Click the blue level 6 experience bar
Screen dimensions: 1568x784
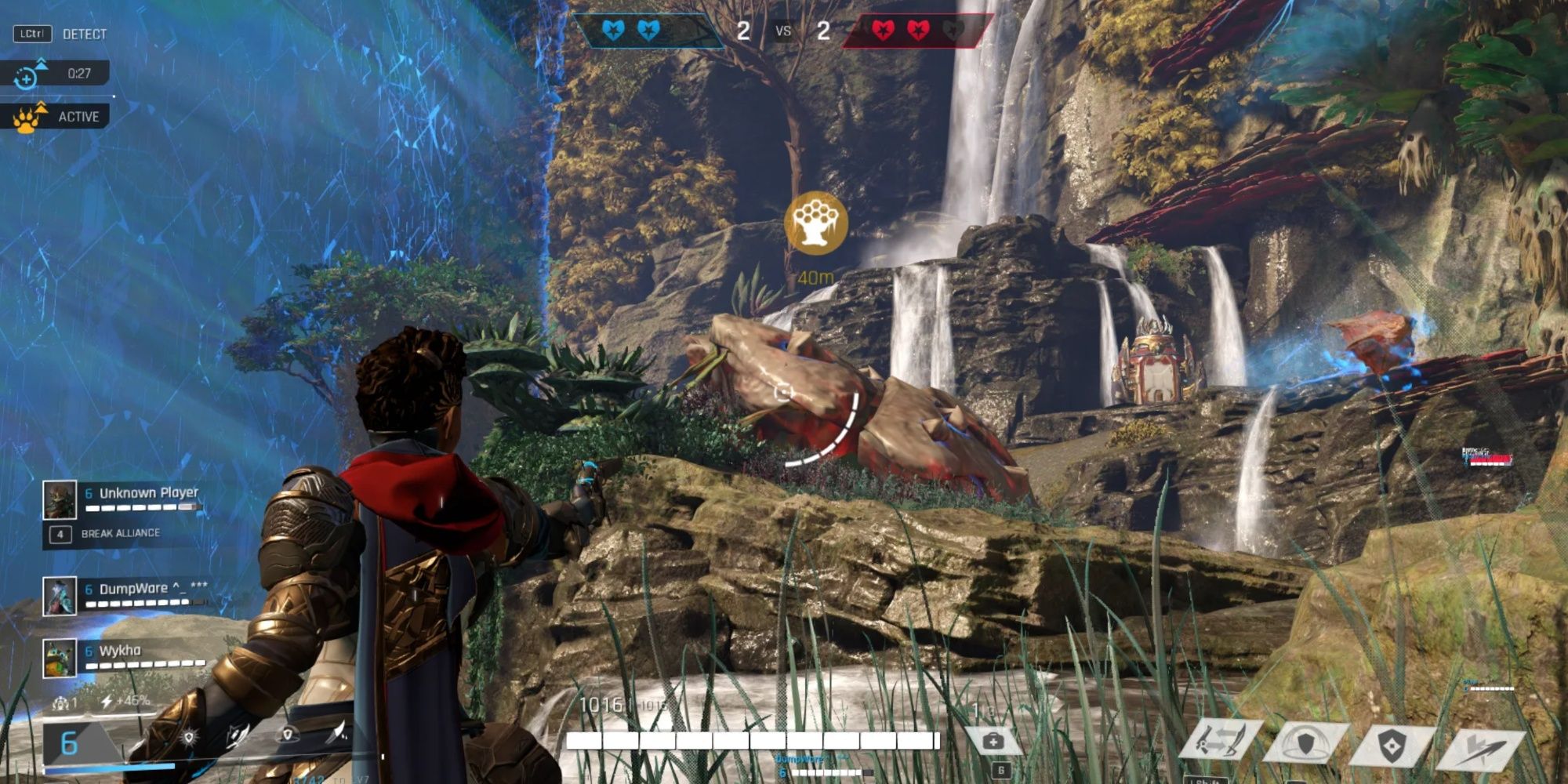pyautogui.click(x=110, y=768)
